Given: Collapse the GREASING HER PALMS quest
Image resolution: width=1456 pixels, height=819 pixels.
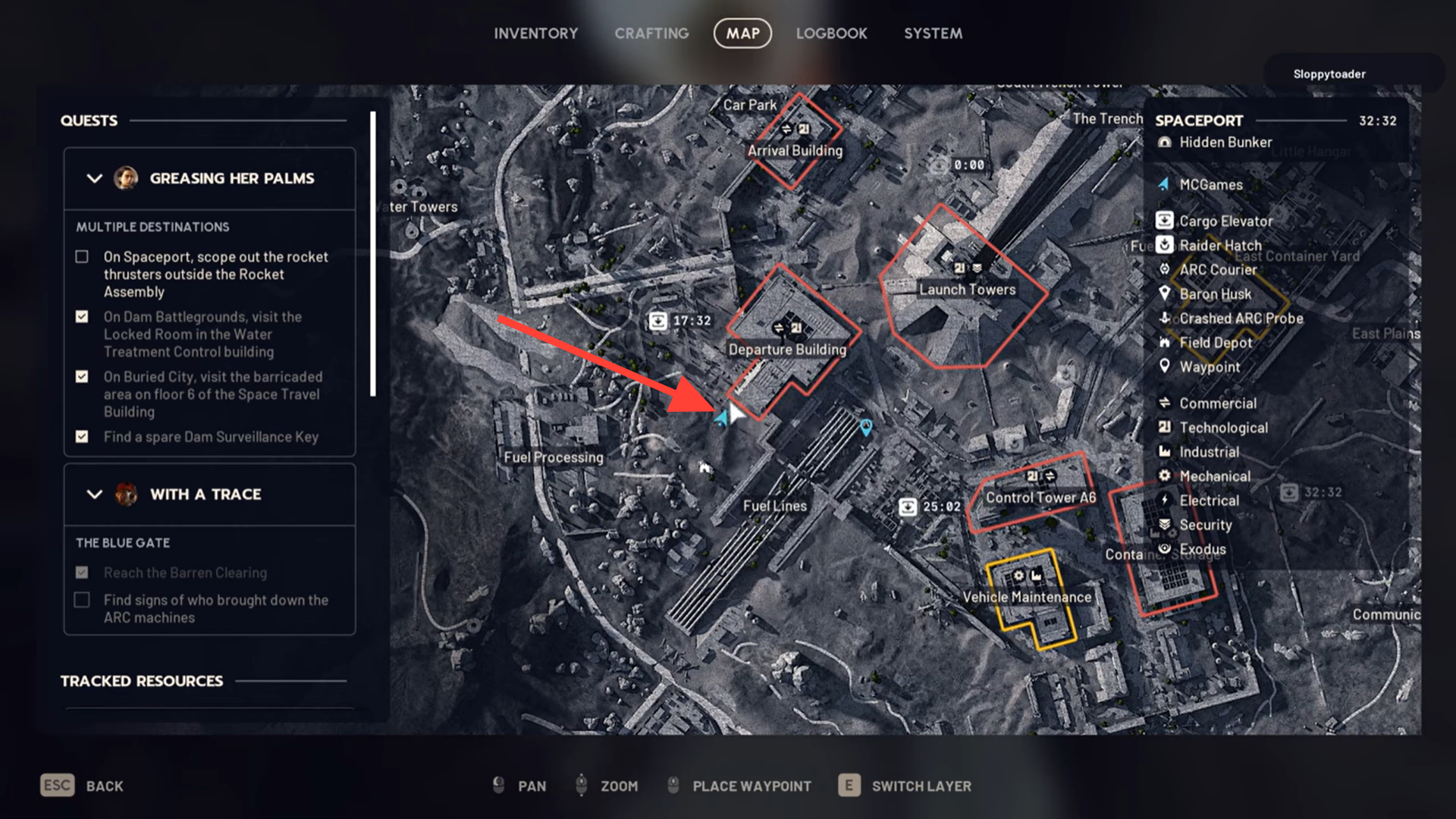Looking at the screenshot, I should click(94, 179).
